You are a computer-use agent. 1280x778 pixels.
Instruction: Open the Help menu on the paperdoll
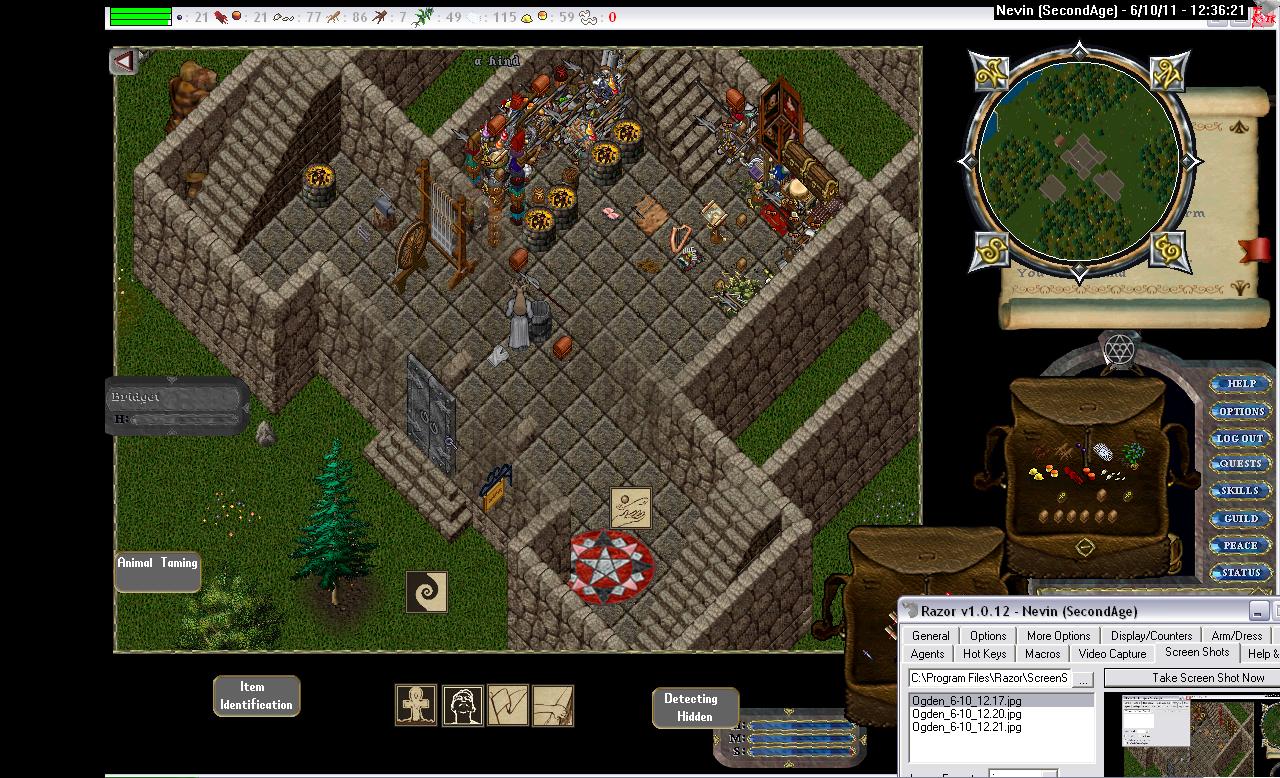pos(1241,384)
